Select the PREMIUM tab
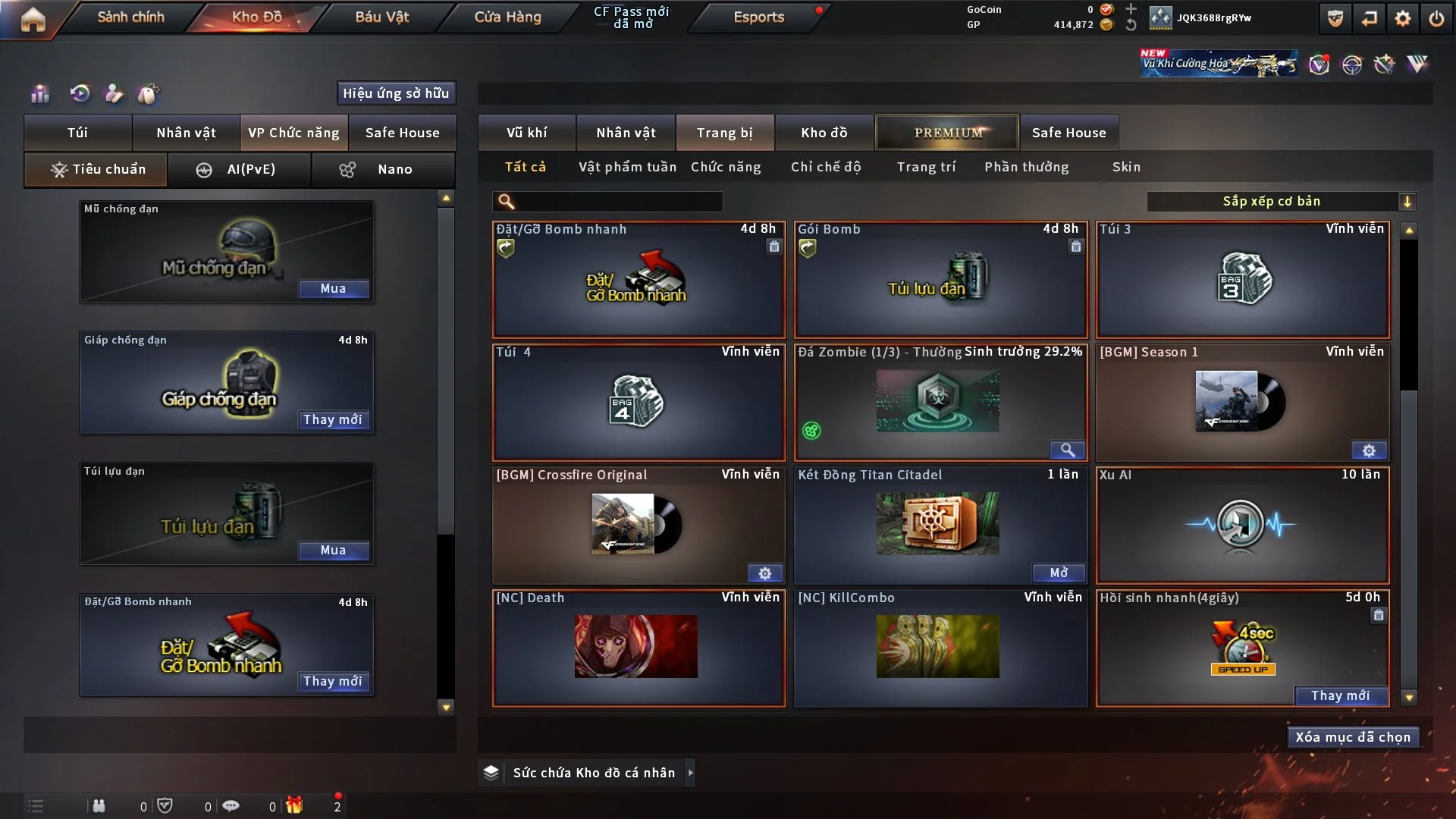The width and height of the screenshot is (1456, 819). 947,133
